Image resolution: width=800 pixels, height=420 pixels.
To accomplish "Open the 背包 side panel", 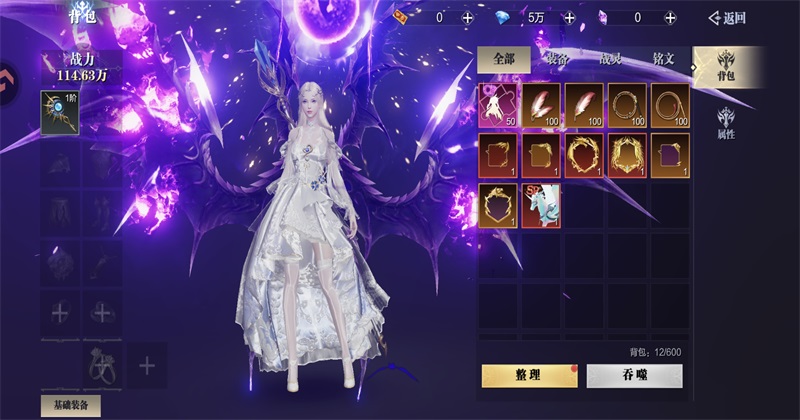I will coord(726,67).
